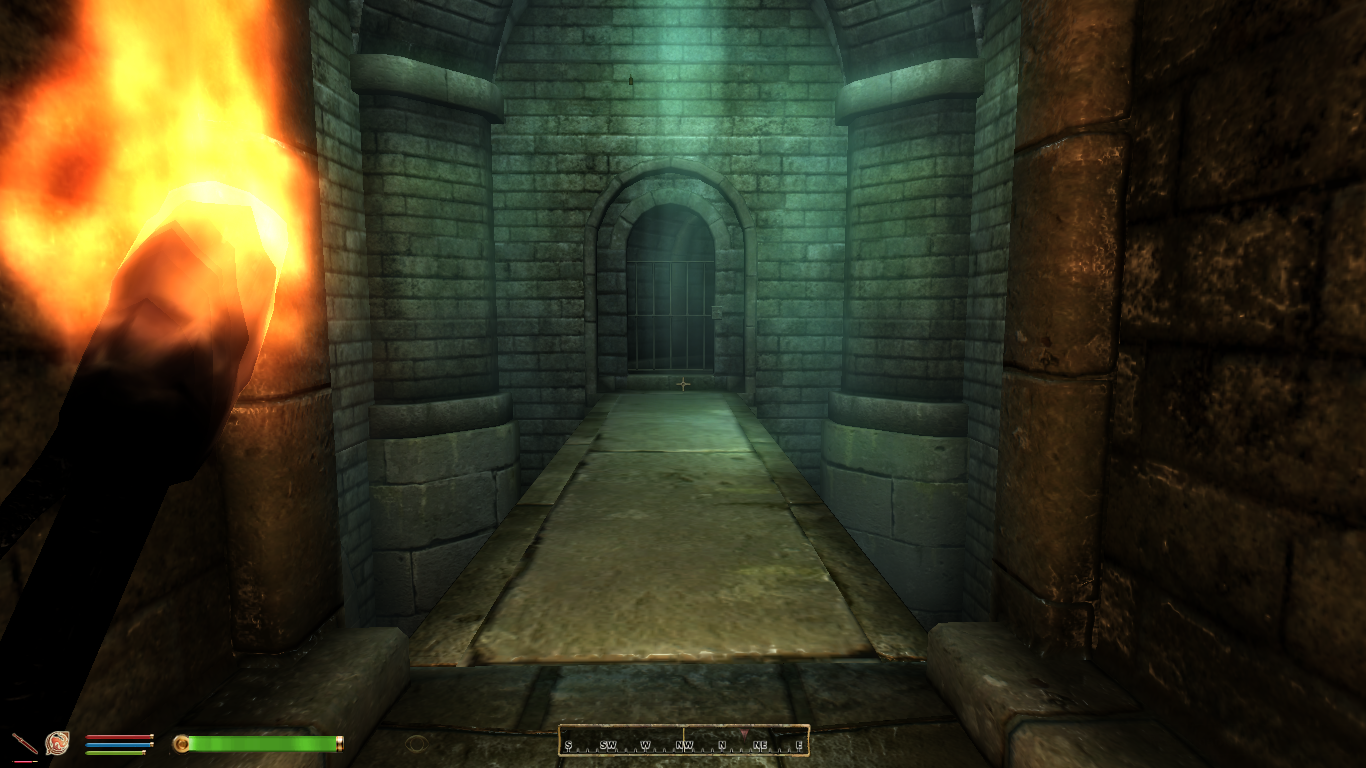This screenshot has width=1366, height=768.
Task: Click the equipped weapon icon
Action: pyautogui.click(x=24, y=743)
